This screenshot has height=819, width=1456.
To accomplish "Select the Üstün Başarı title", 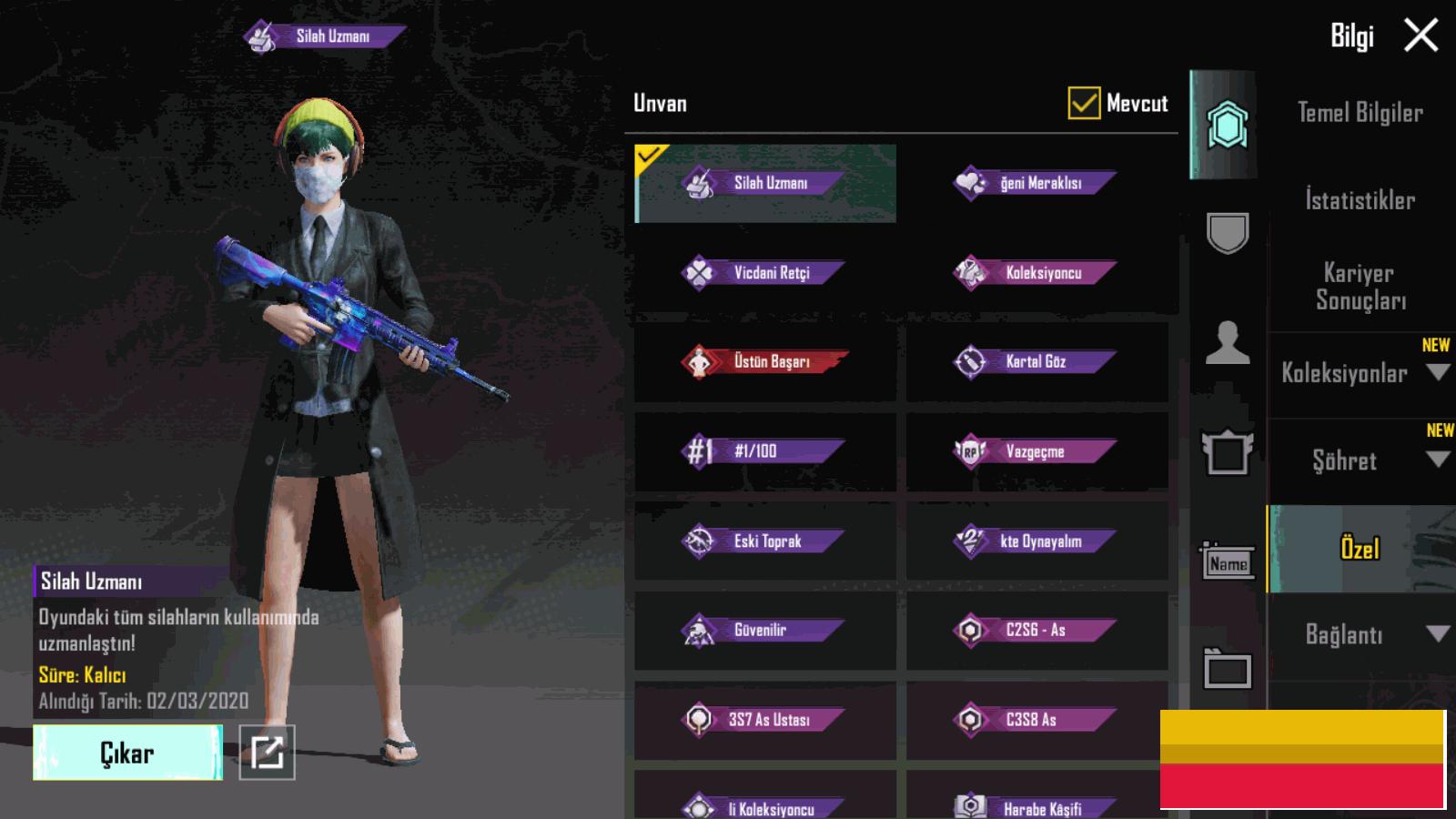I will tap(764, 362).
